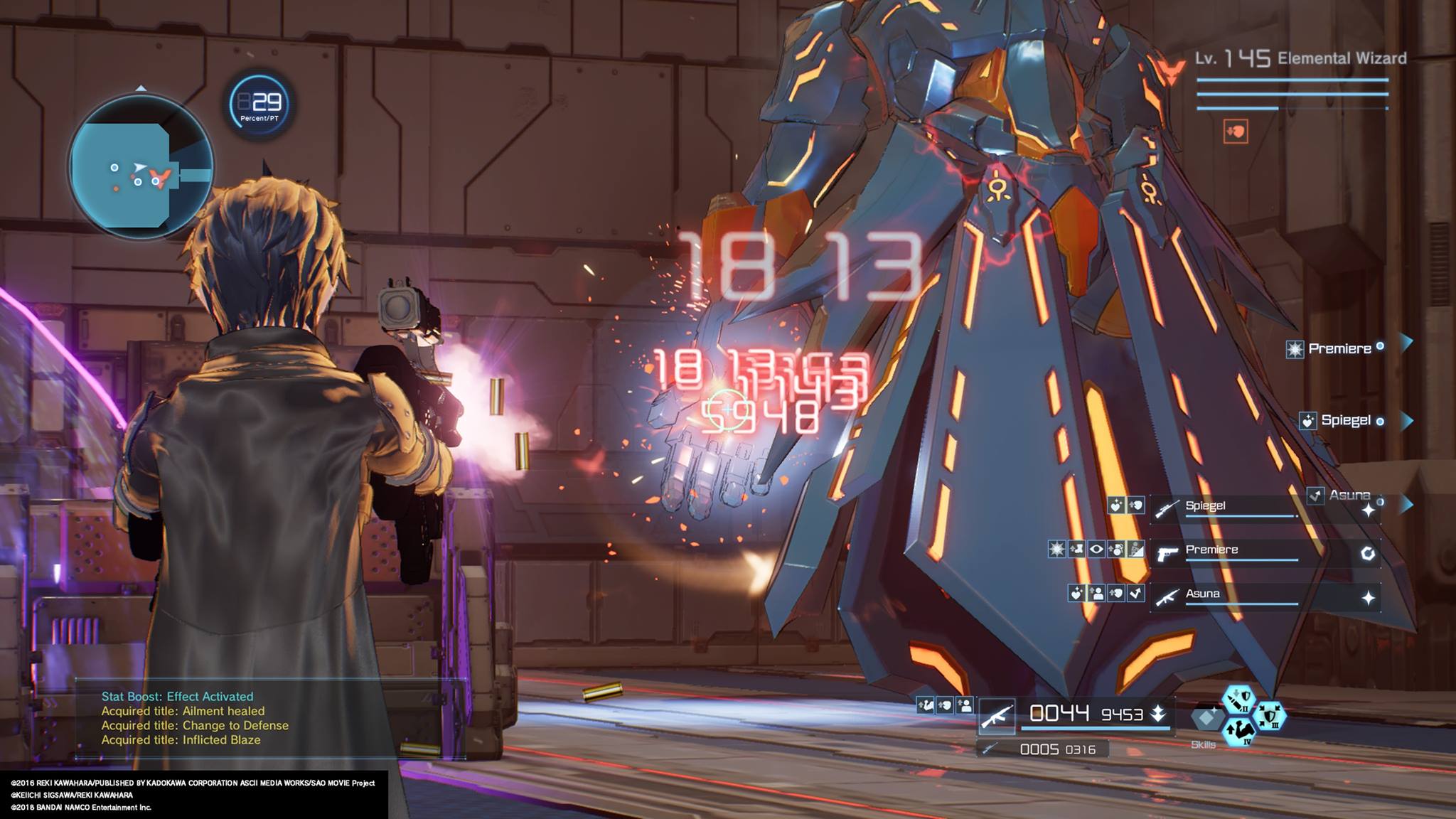Click Premiere's eye status buff icon
This screenshot has height=819, width=1456.
click(x=1096, y=549)
